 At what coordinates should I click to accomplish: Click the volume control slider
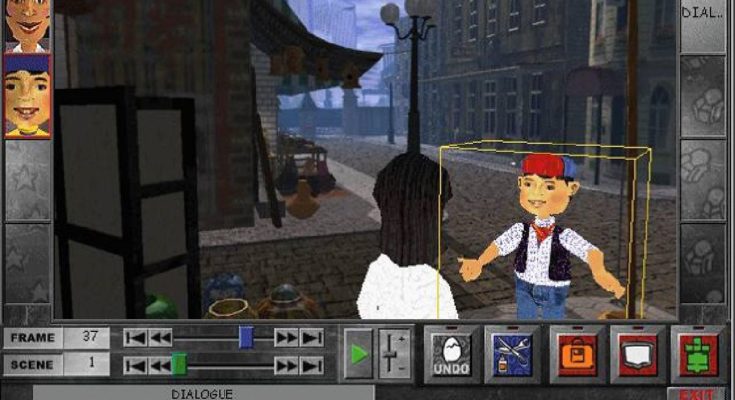coord(394,354)
